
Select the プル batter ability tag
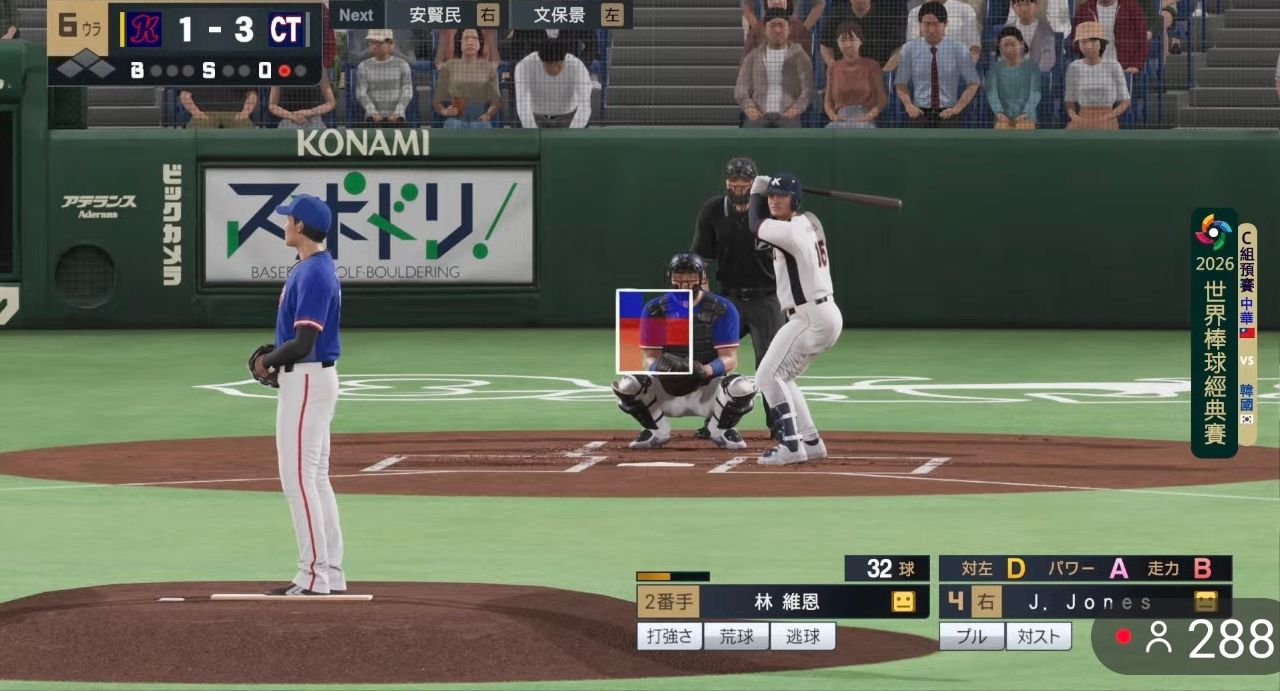[971, 636]
